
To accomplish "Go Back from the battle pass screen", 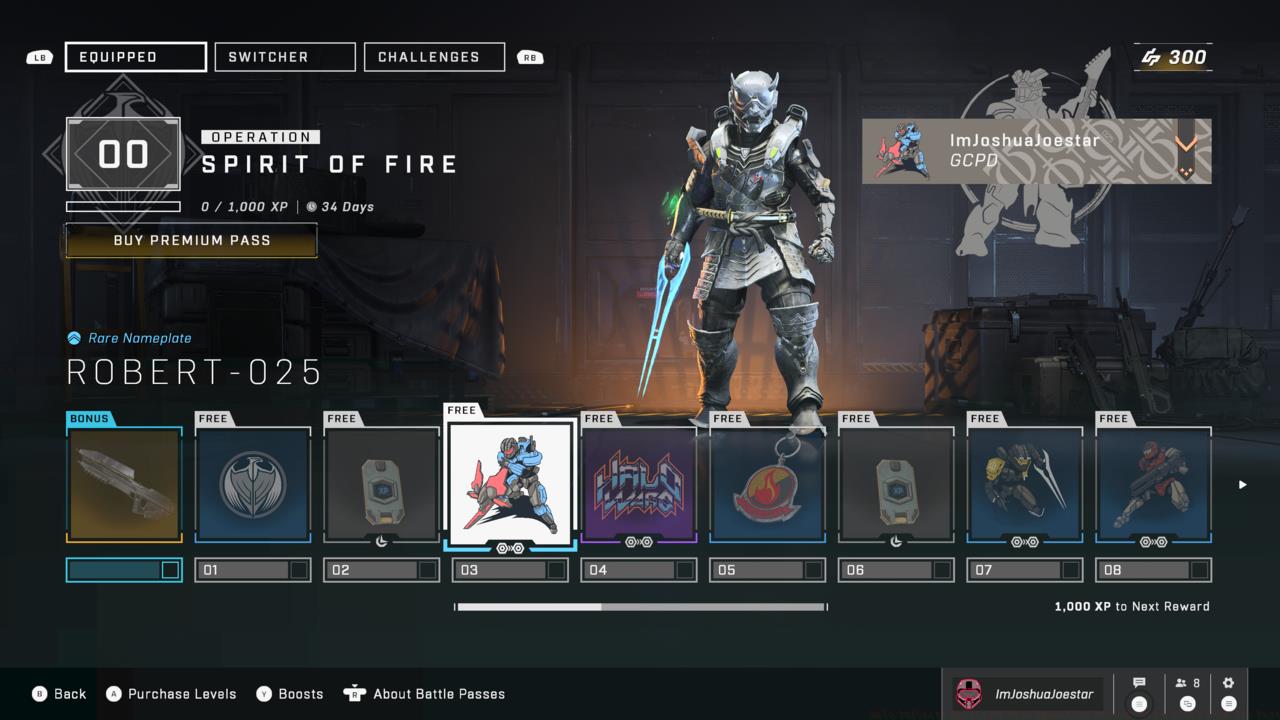I will pos(60,694).
